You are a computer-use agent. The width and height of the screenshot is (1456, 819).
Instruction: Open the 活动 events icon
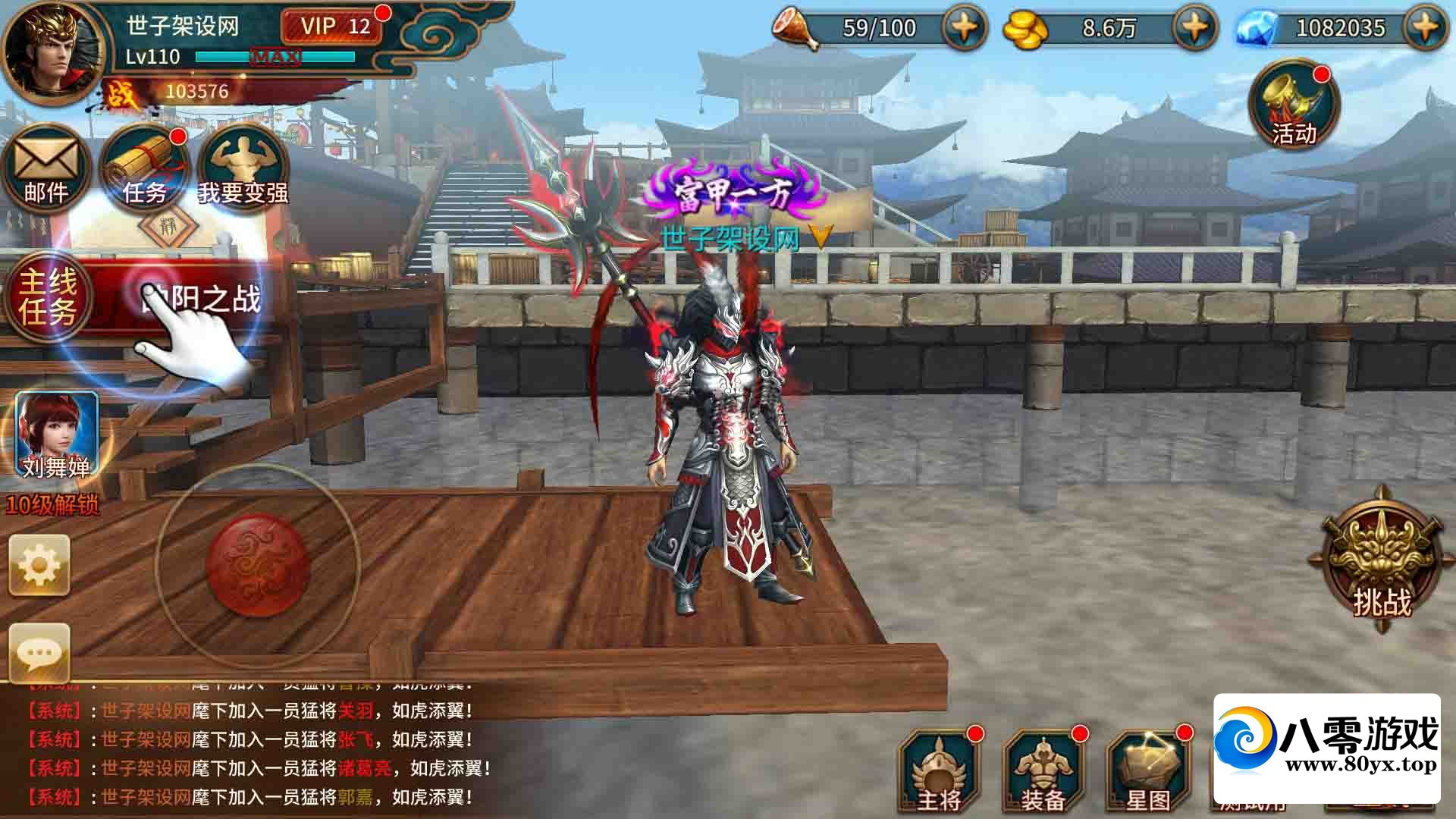point(1294,106)
